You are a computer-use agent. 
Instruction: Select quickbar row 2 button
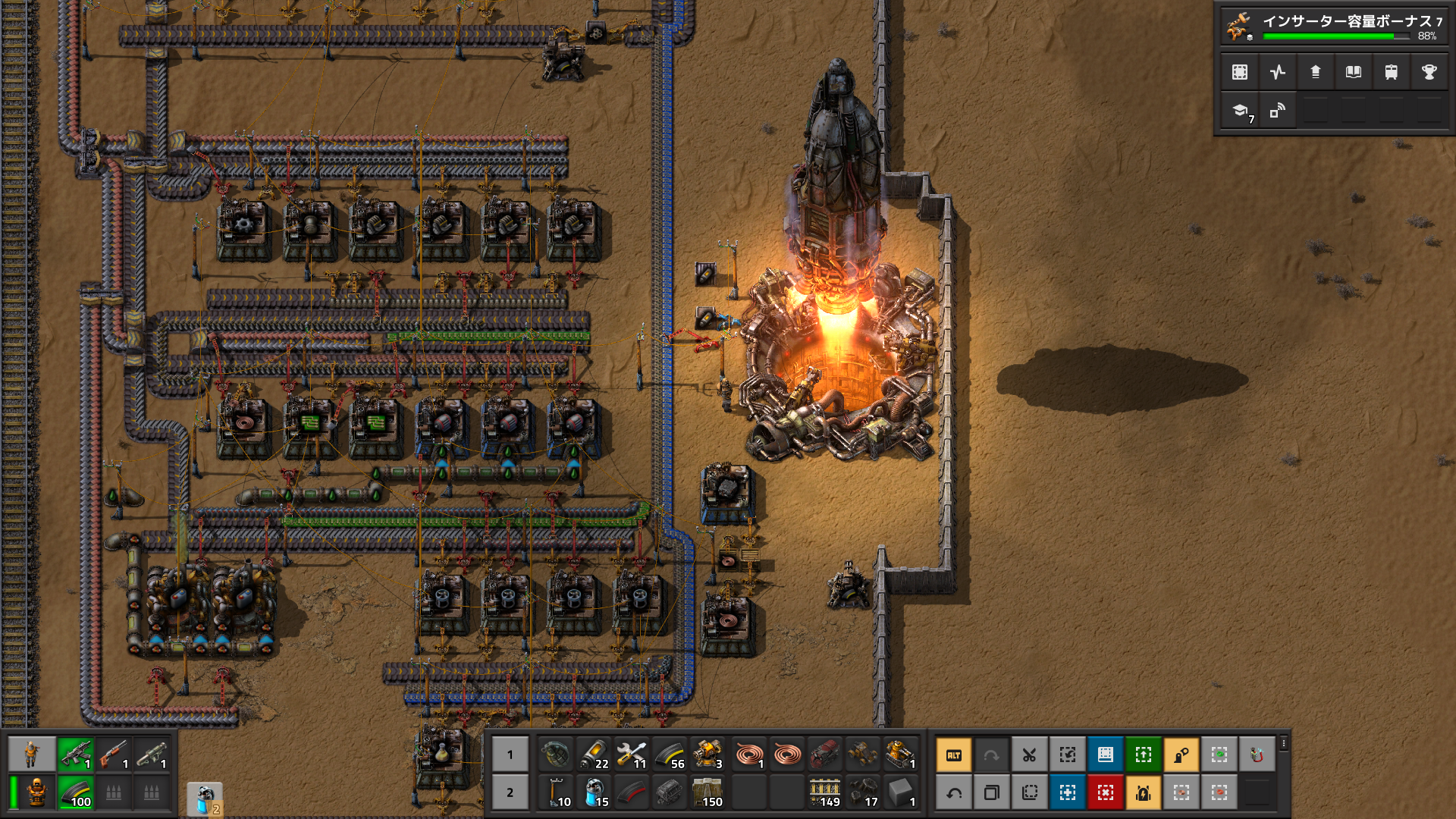[x=510, y=792]
